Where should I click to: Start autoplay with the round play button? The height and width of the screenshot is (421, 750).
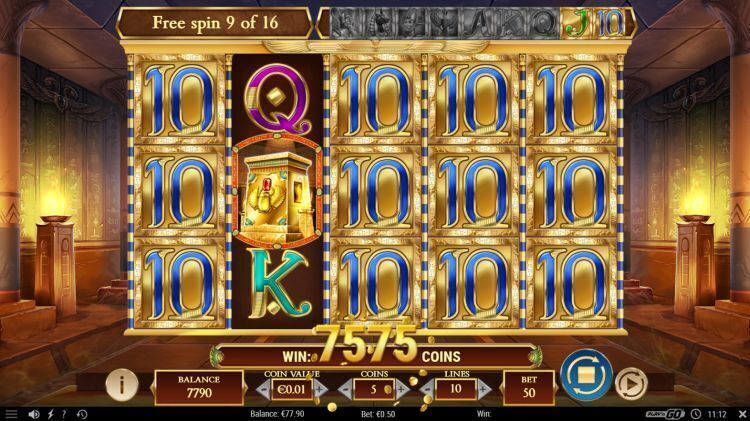point(629,383)
